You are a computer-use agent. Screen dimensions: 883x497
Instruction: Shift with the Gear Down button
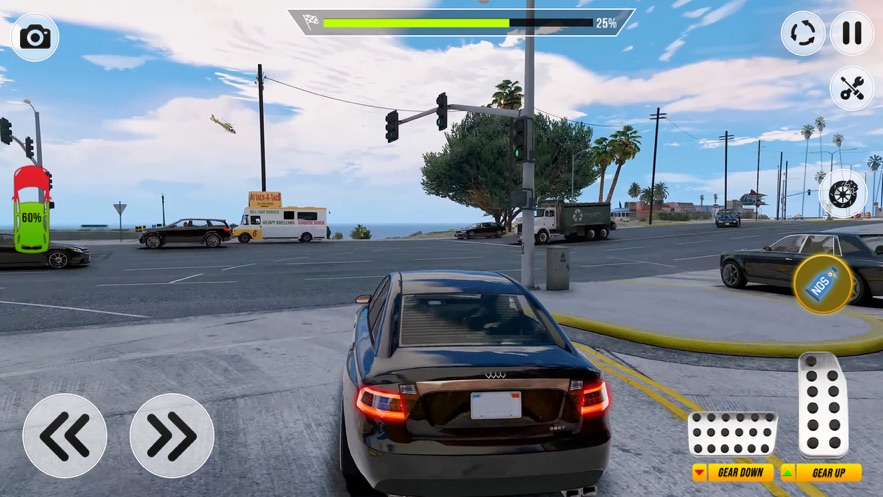click(x=732, y=473)
